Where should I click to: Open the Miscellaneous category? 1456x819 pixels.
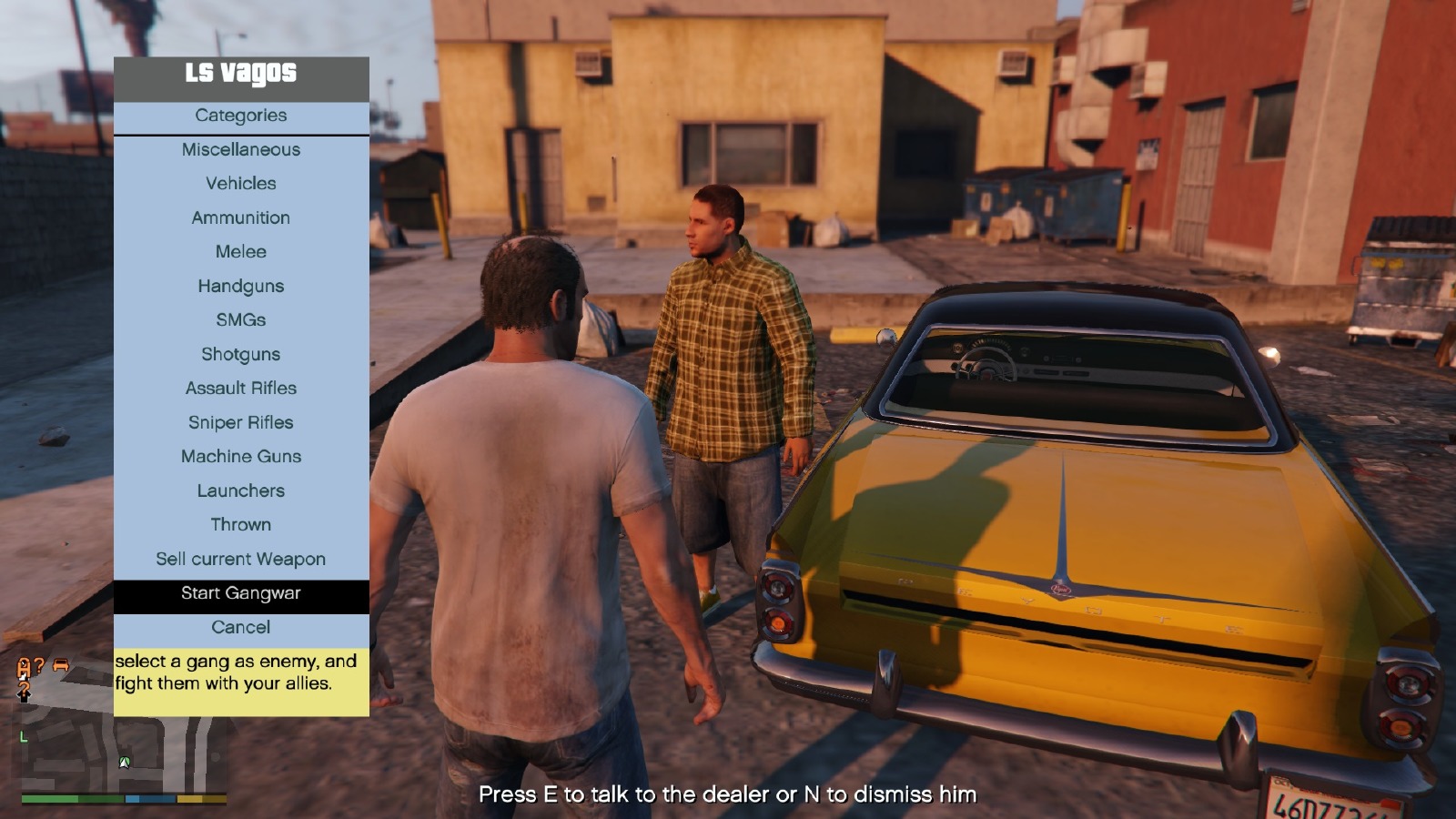coord(241,150)
